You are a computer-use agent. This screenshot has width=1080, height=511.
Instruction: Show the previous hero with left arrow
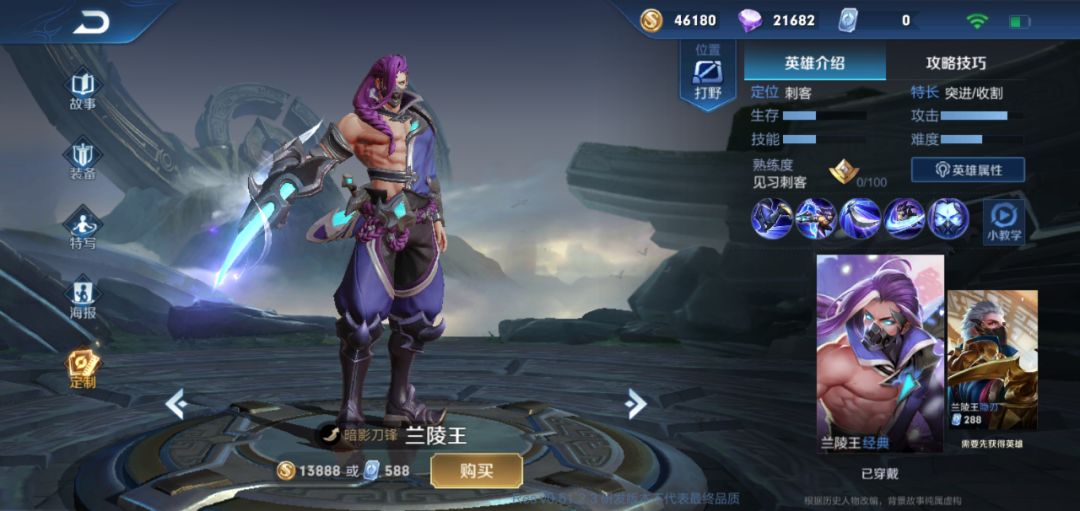pyautogui.click(x=177, y=403)
